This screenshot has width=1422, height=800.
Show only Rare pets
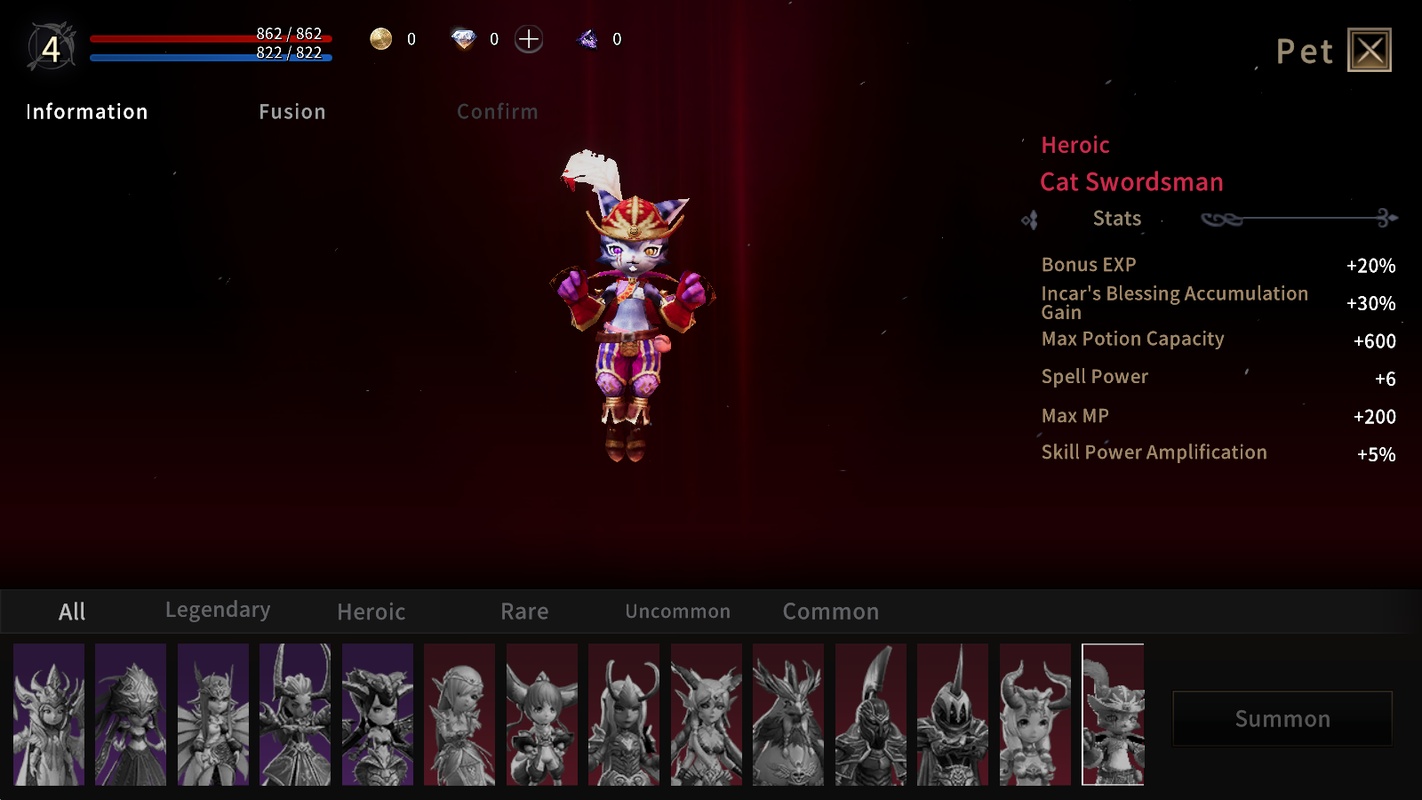coord(524,612)
